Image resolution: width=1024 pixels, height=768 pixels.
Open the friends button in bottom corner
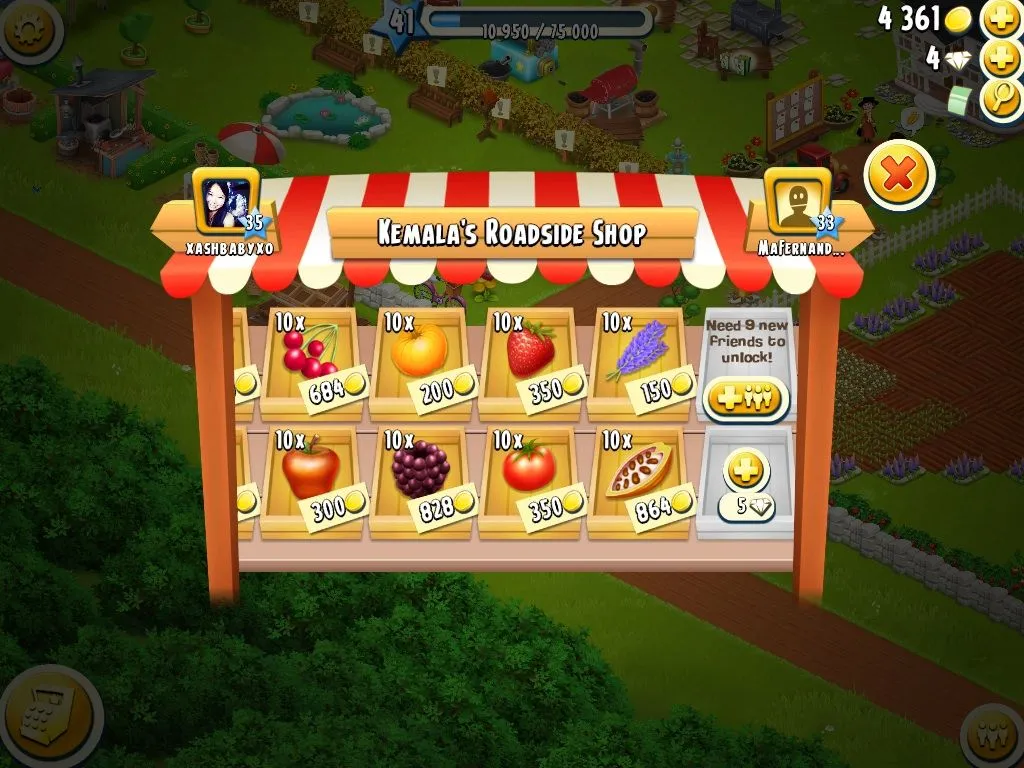(995, 737)
